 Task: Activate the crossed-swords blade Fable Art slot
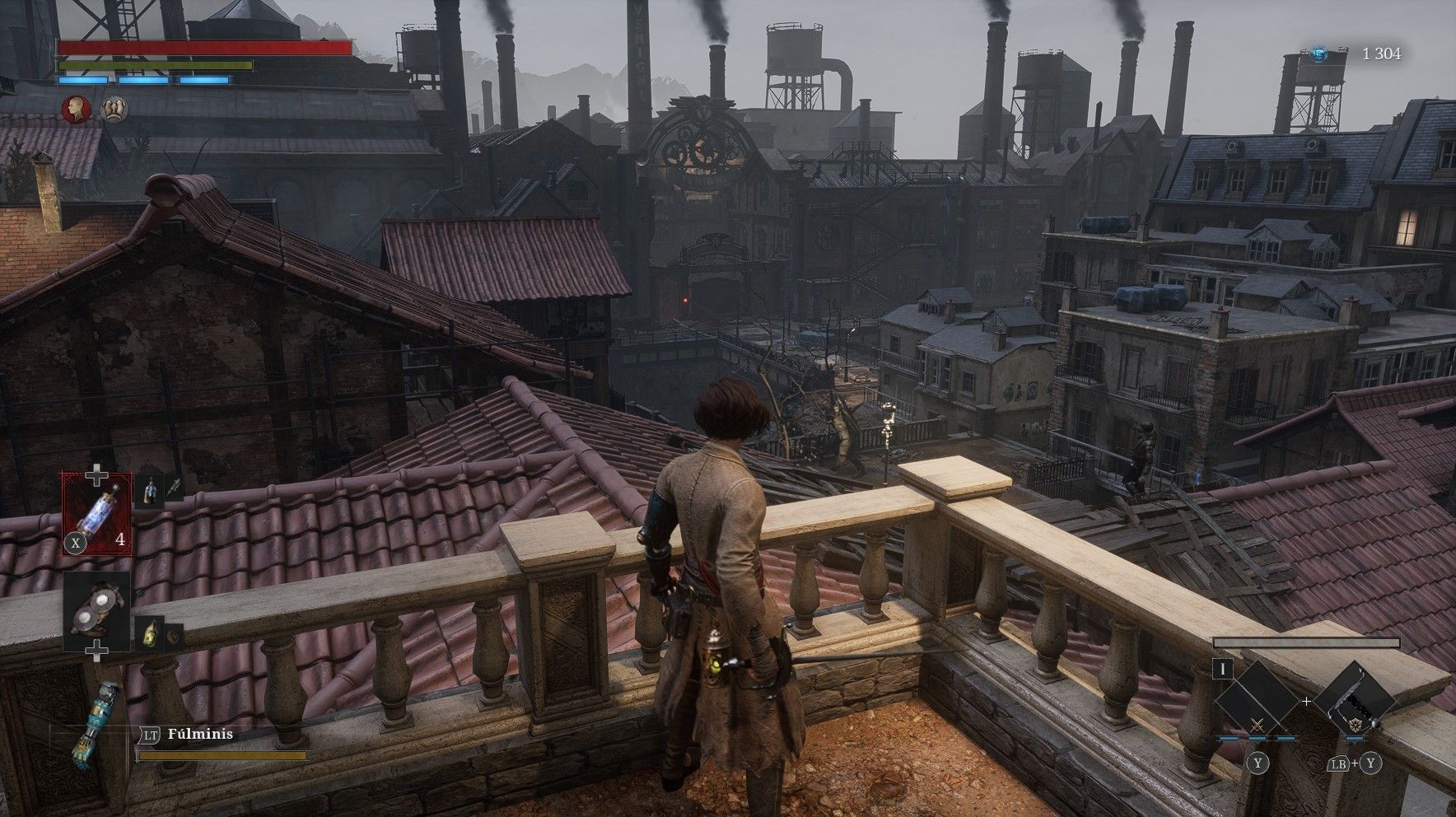point(1258,702)
